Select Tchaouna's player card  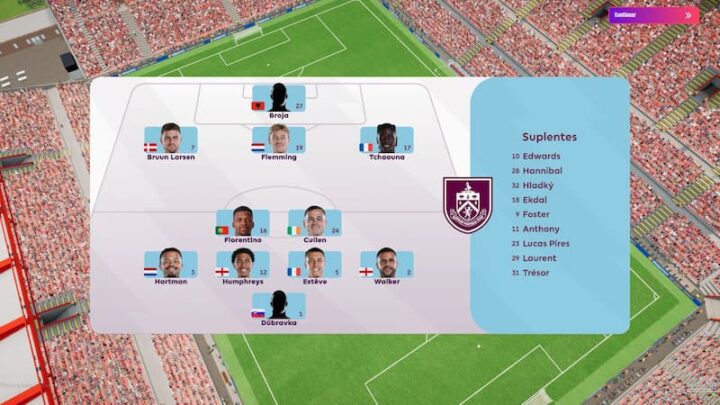click(386, 141)
